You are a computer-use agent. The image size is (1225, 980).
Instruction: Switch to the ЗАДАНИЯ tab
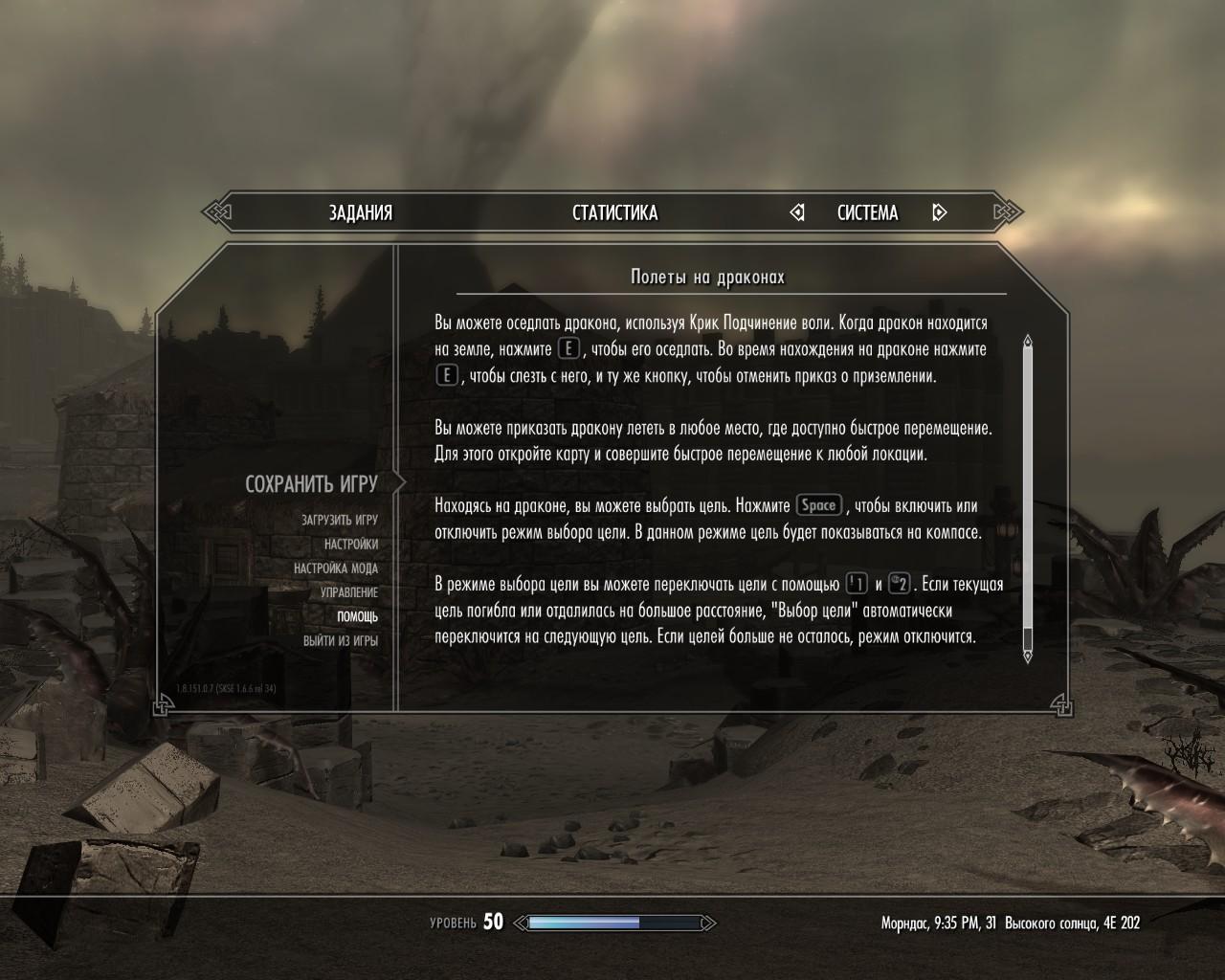(x=361, y=212)
